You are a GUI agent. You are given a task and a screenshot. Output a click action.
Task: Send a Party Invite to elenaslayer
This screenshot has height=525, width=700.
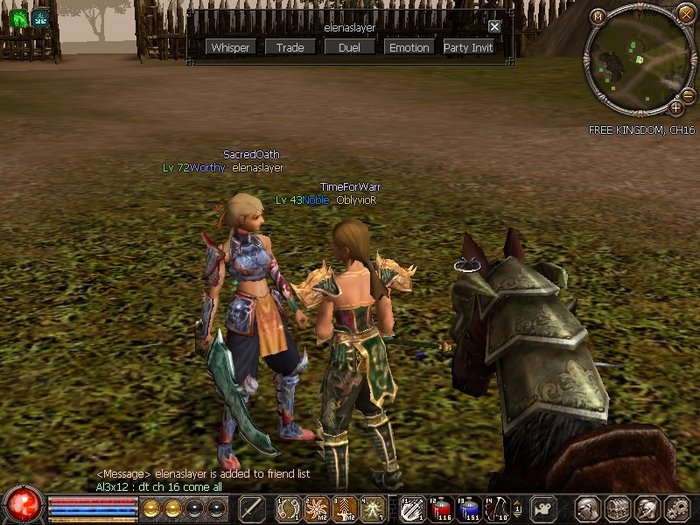pos(468,47)
